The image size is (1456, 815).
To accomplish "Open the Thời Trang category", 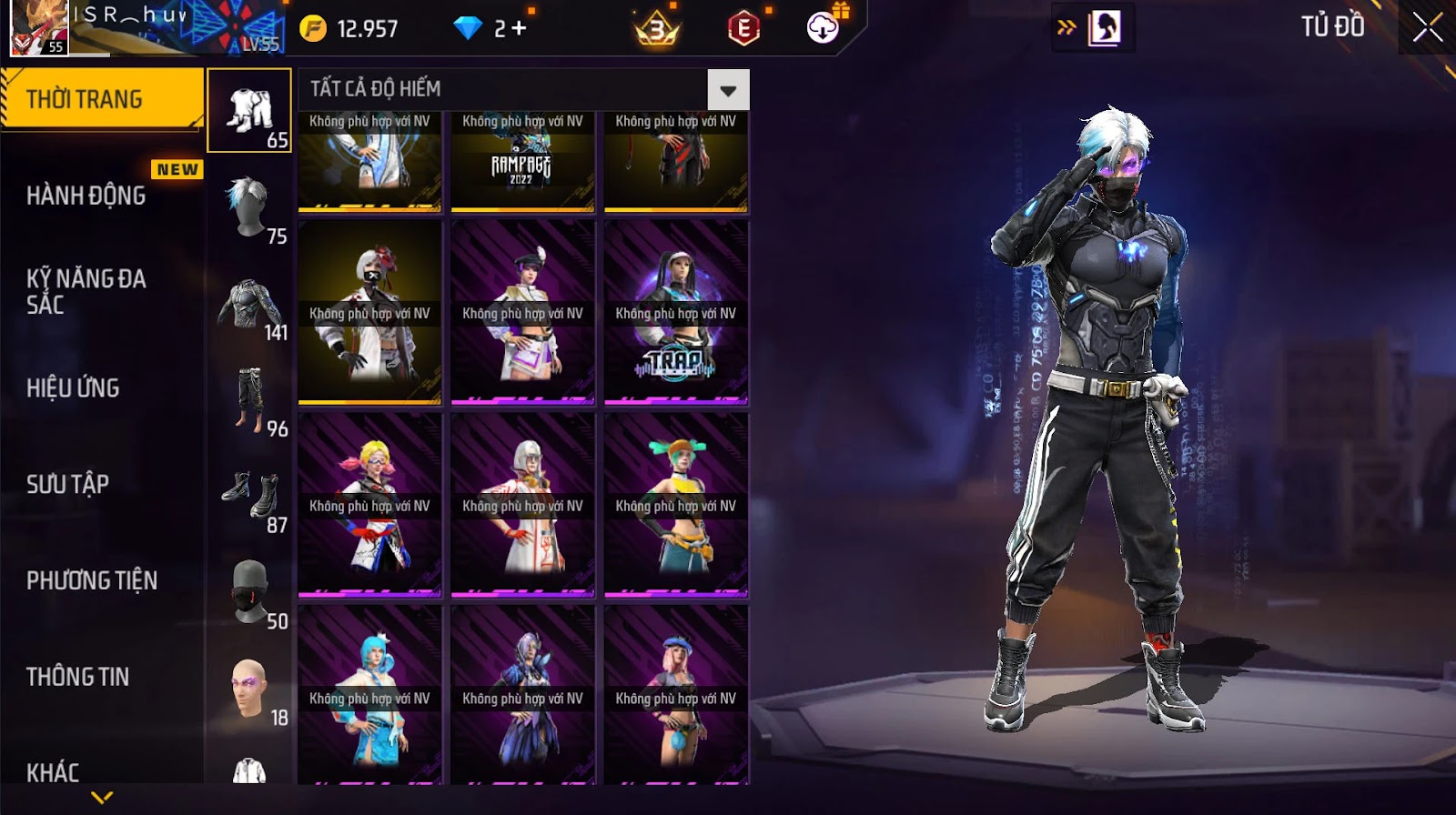I will [100, 99].
